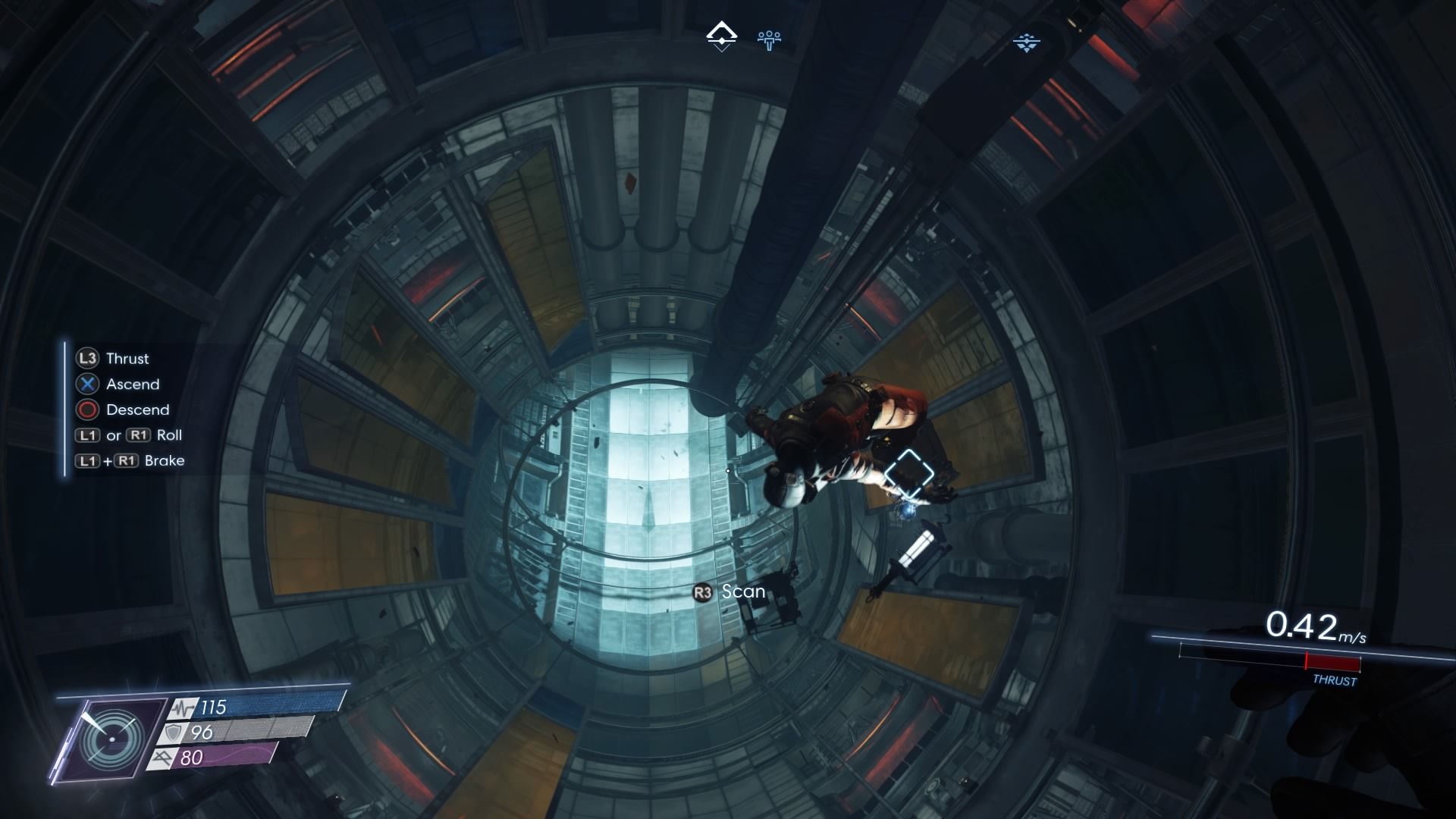Select the rightmost winged compass marker
Image resolution: width=1456 pixels, height=819 pixels.
coord(1026,42)
